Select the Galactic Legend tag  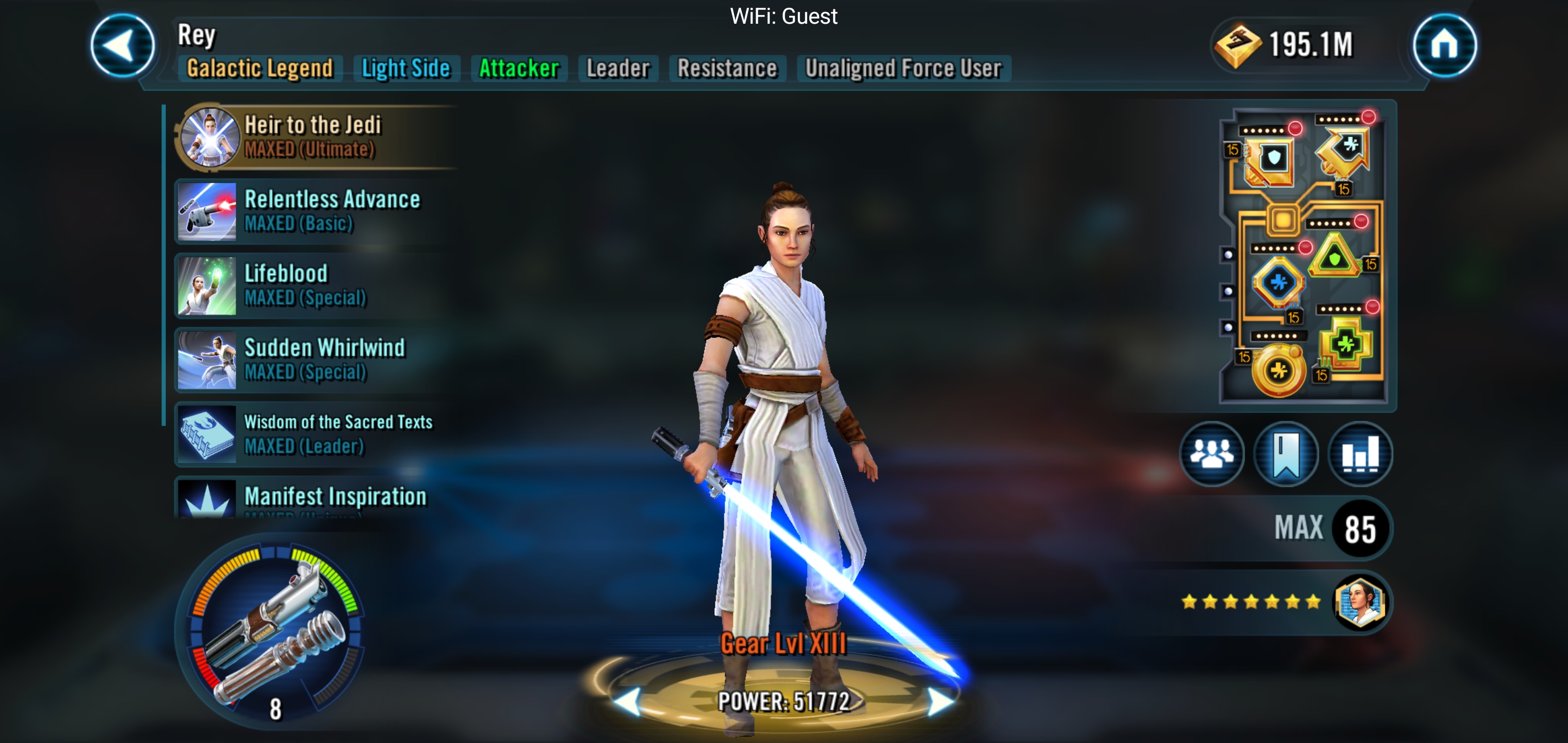click(260, 68)
